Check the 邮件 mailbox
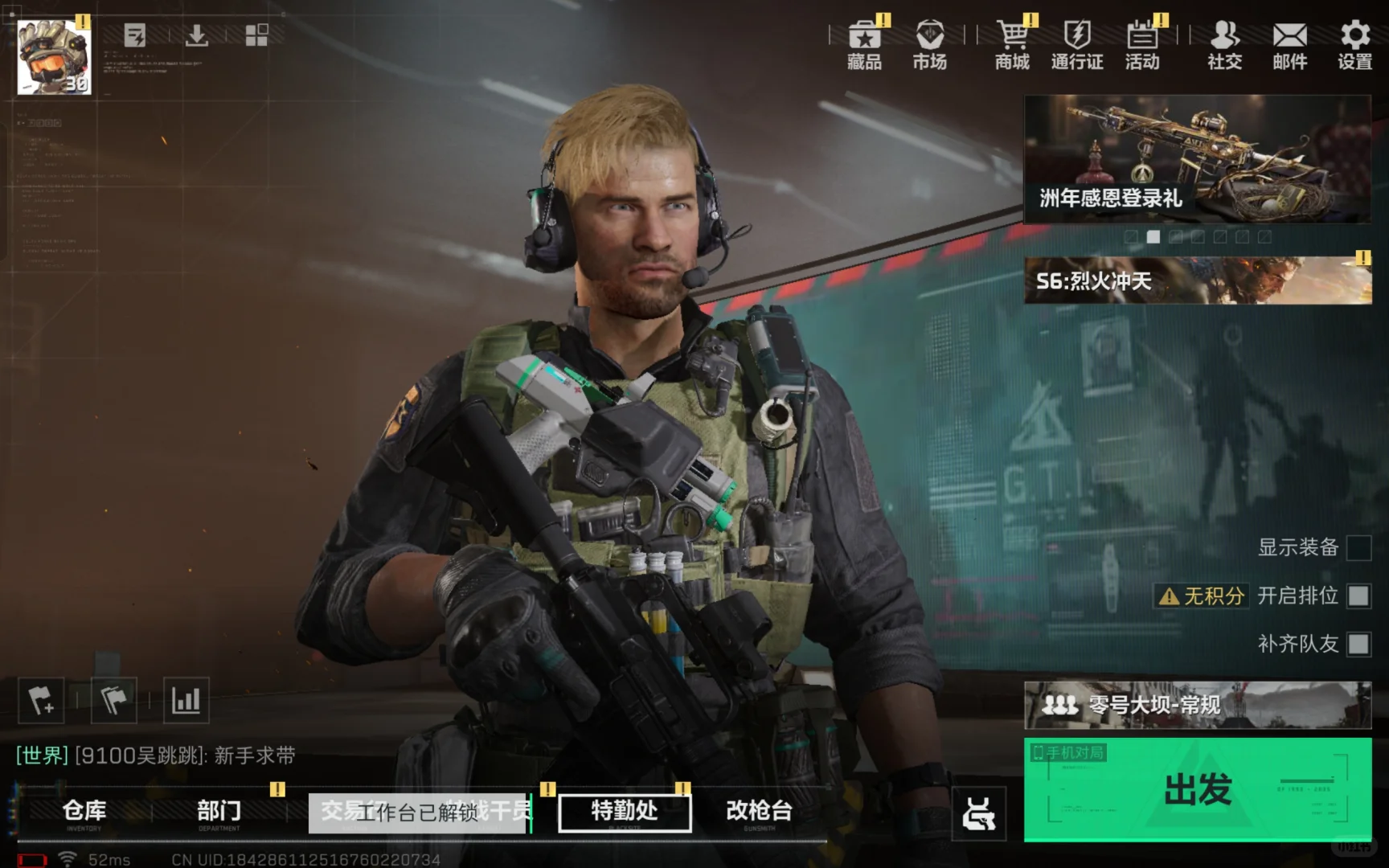This screenshot has width=1389, height=868. (1289, 45)
